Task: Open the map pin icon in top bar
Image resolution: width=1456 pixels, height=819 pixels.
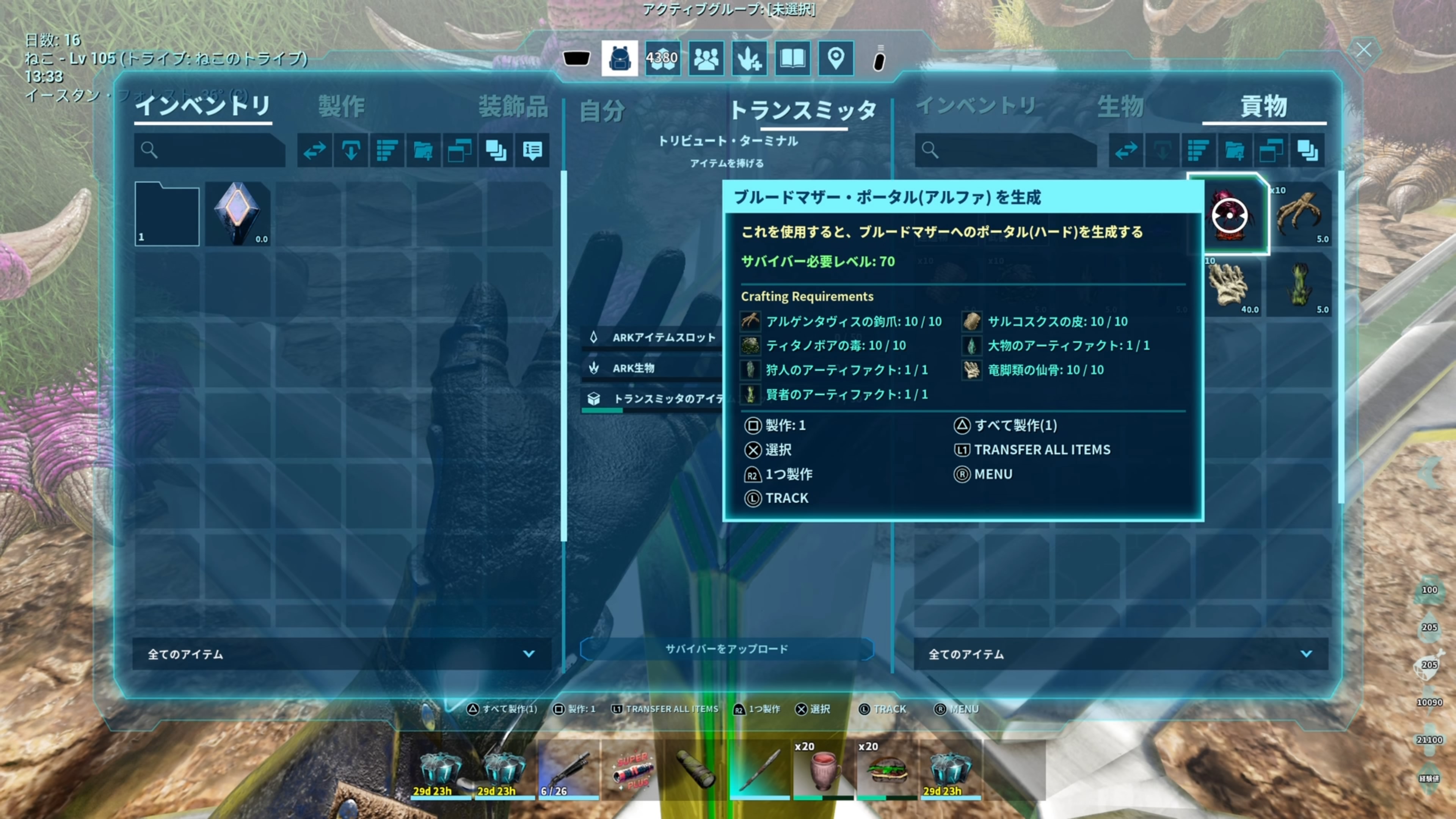Action: pos(835,58)
